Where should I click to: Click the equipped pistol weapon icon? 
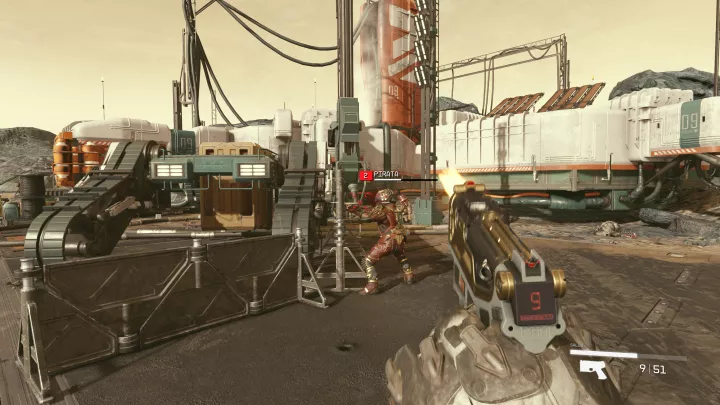pos(593,369)
